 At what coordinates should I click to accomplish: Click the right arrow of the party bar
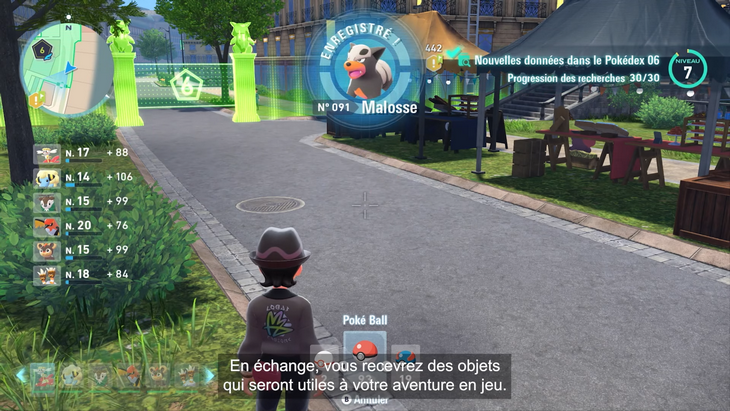click(x=210, y=375)
